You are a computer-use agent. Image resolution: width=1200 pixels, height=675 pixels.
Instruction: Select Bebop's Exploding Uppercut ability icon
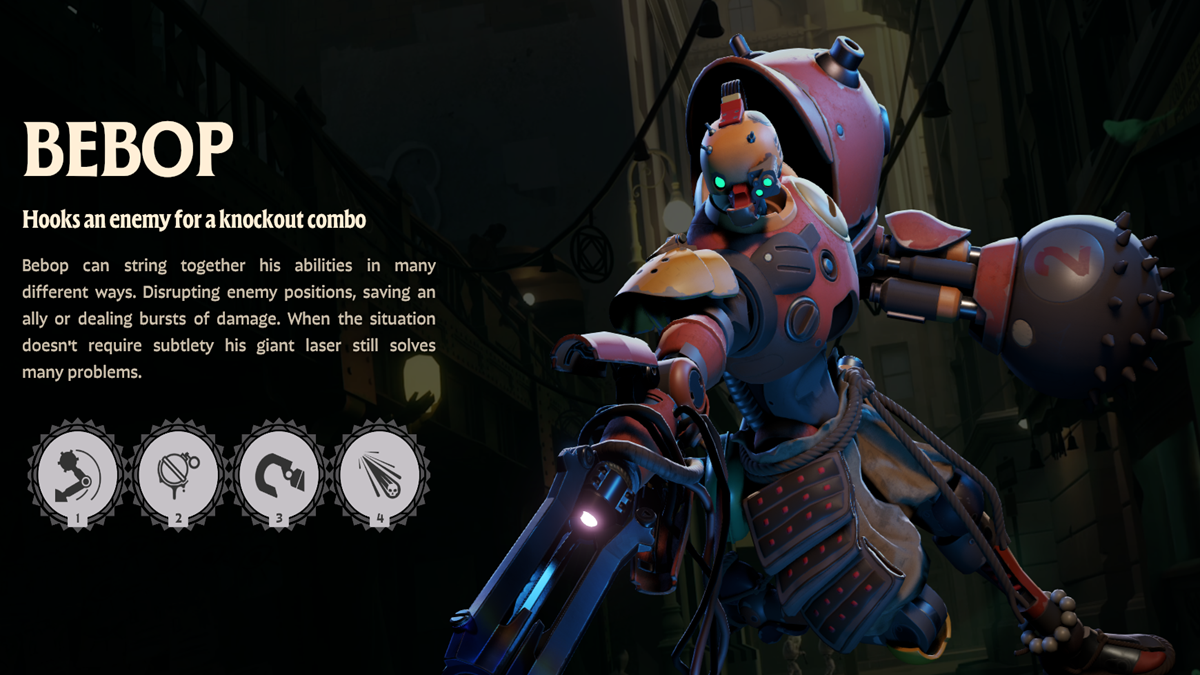pos(76,473)
